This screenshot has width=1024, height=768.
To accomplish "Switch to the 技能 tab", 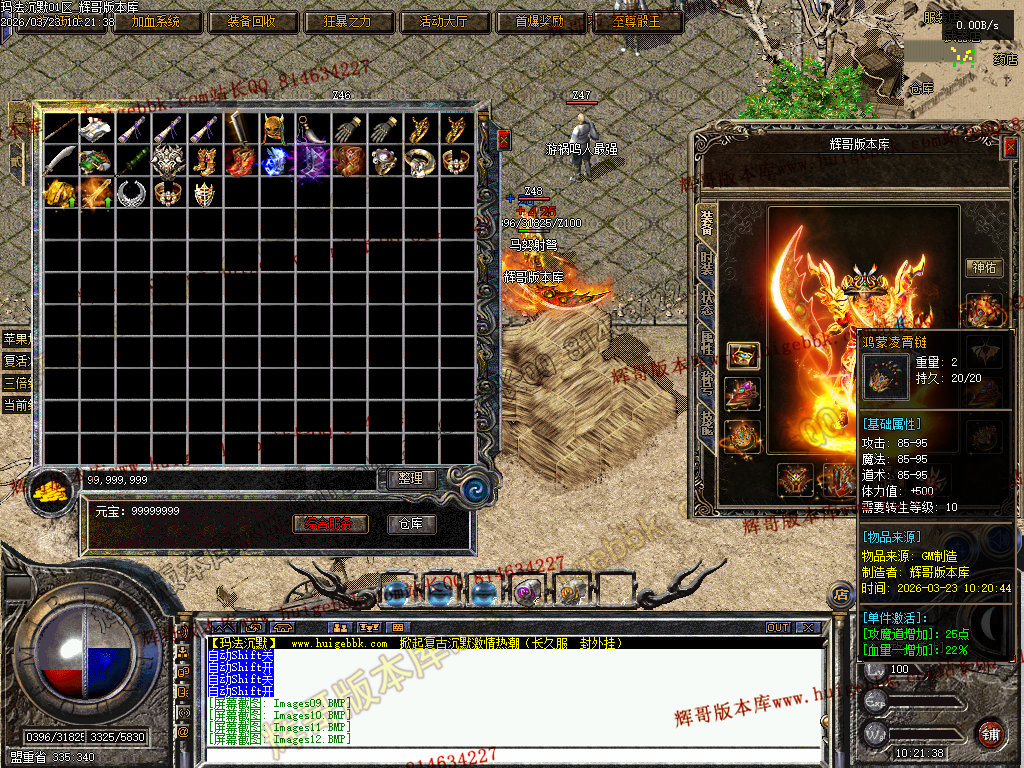I will pos(706,425).
